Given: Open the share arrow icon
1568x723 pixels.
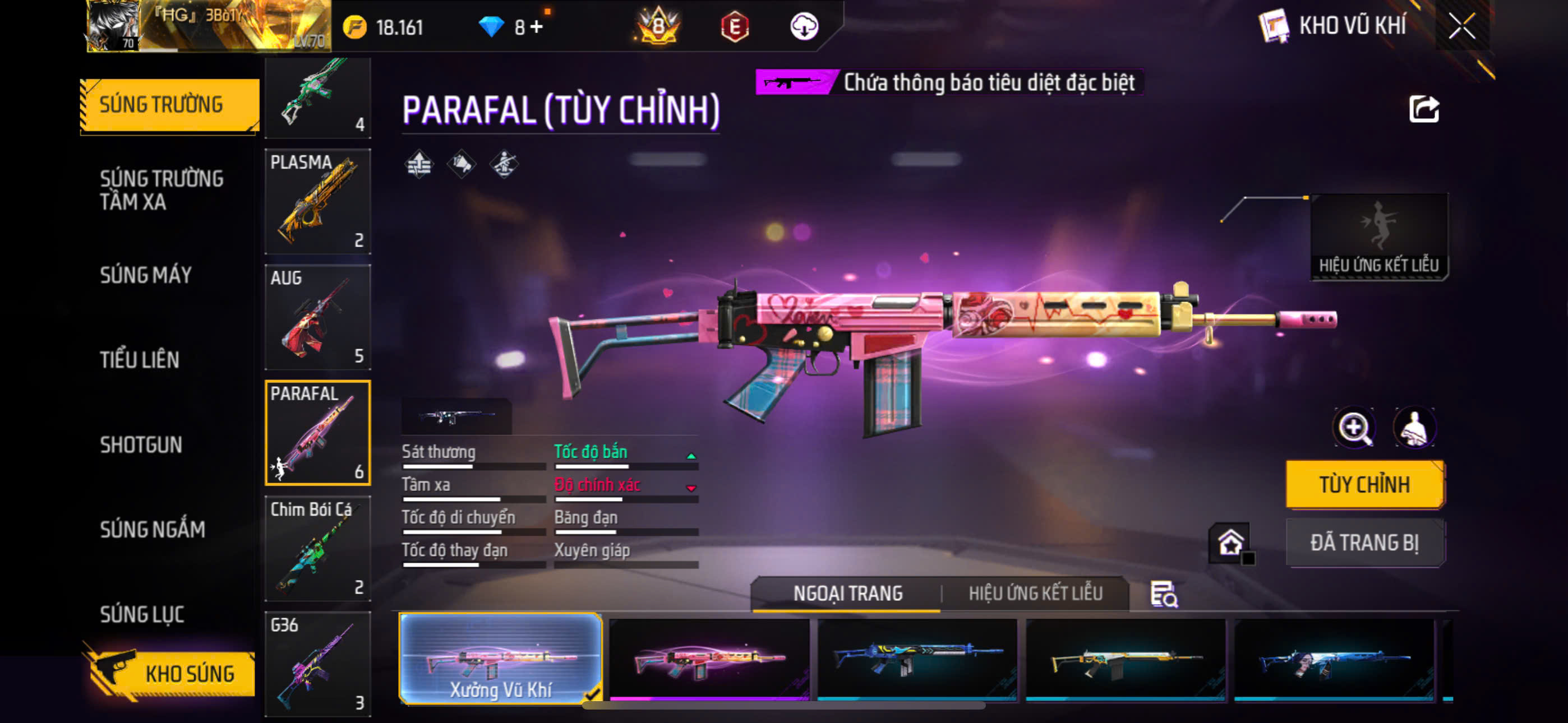Looking at the screenshot, I should [x=1424, y=109].
